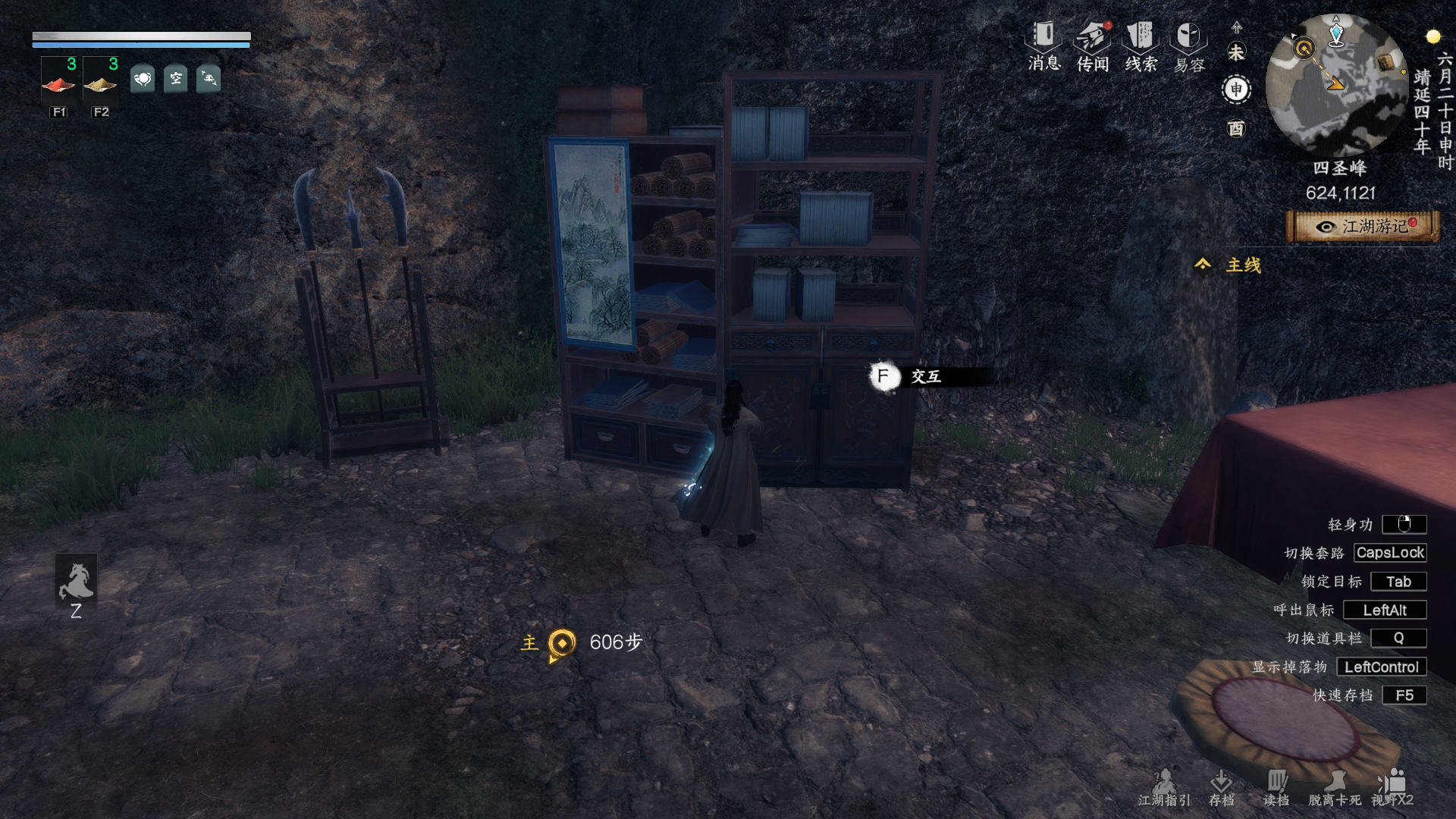Click the circular minimap
This screenshot has height=819, width=1456.
tap(1336, 83)
